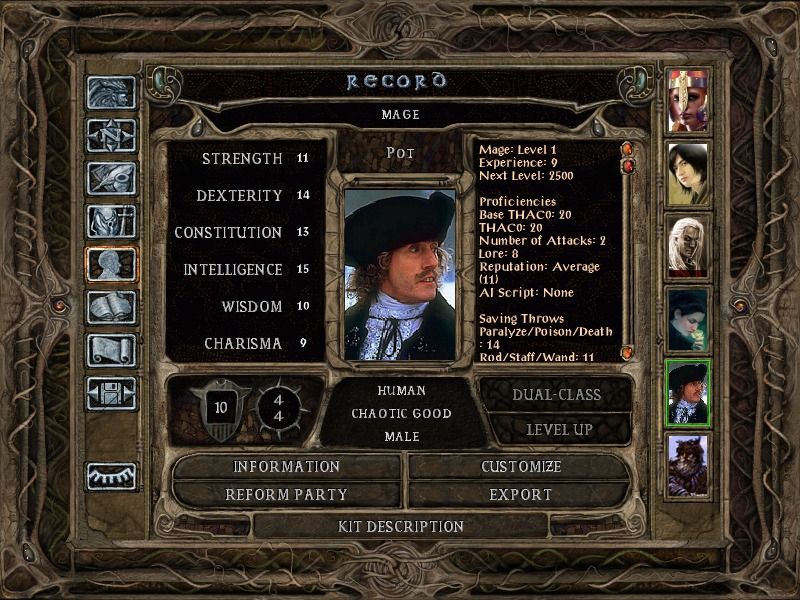Export the character
This screenshot has width=800, height=600.
tap(521, 494)
